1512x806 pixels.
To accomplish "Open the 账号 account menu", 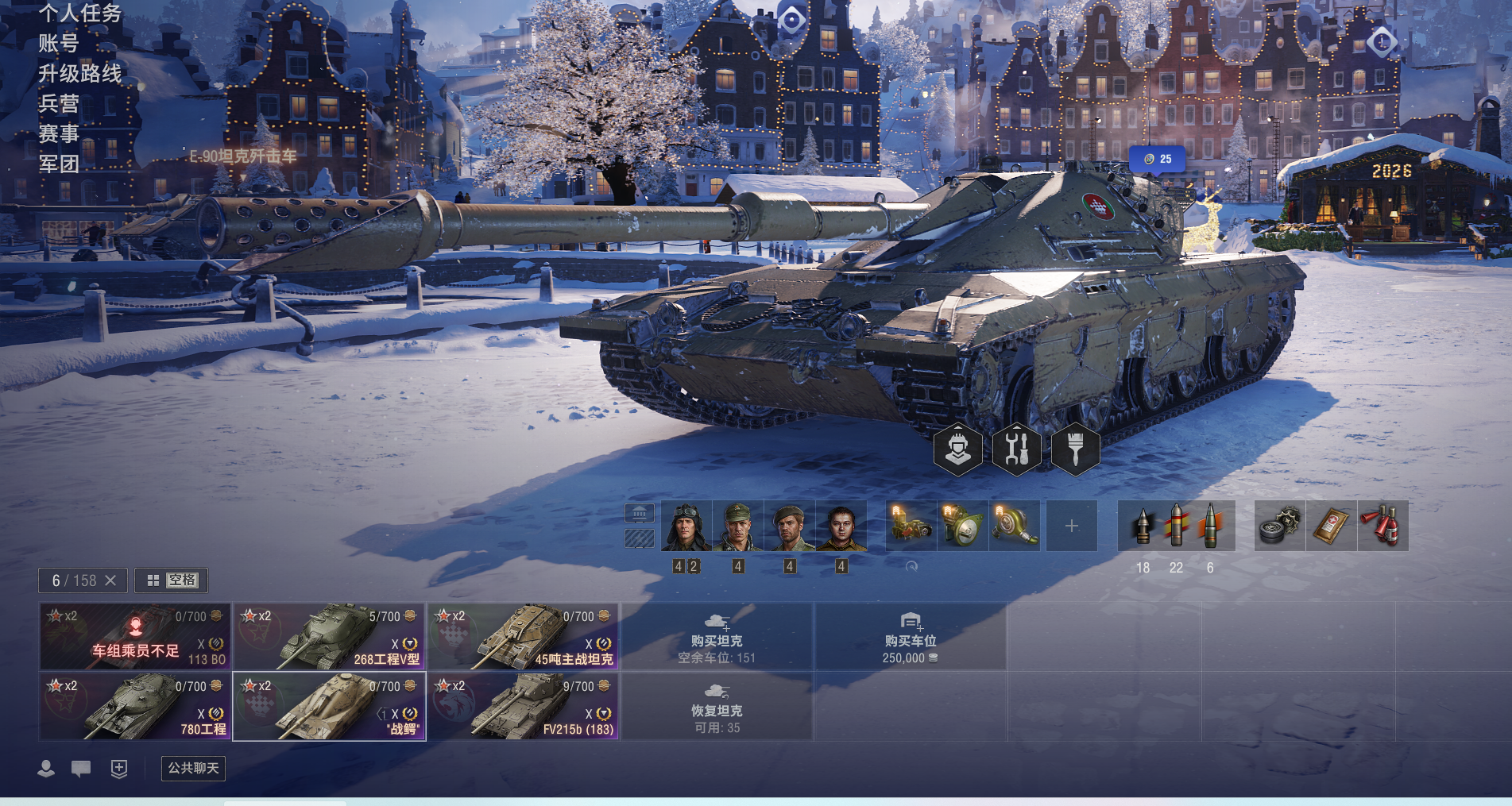I will (59, 43).
